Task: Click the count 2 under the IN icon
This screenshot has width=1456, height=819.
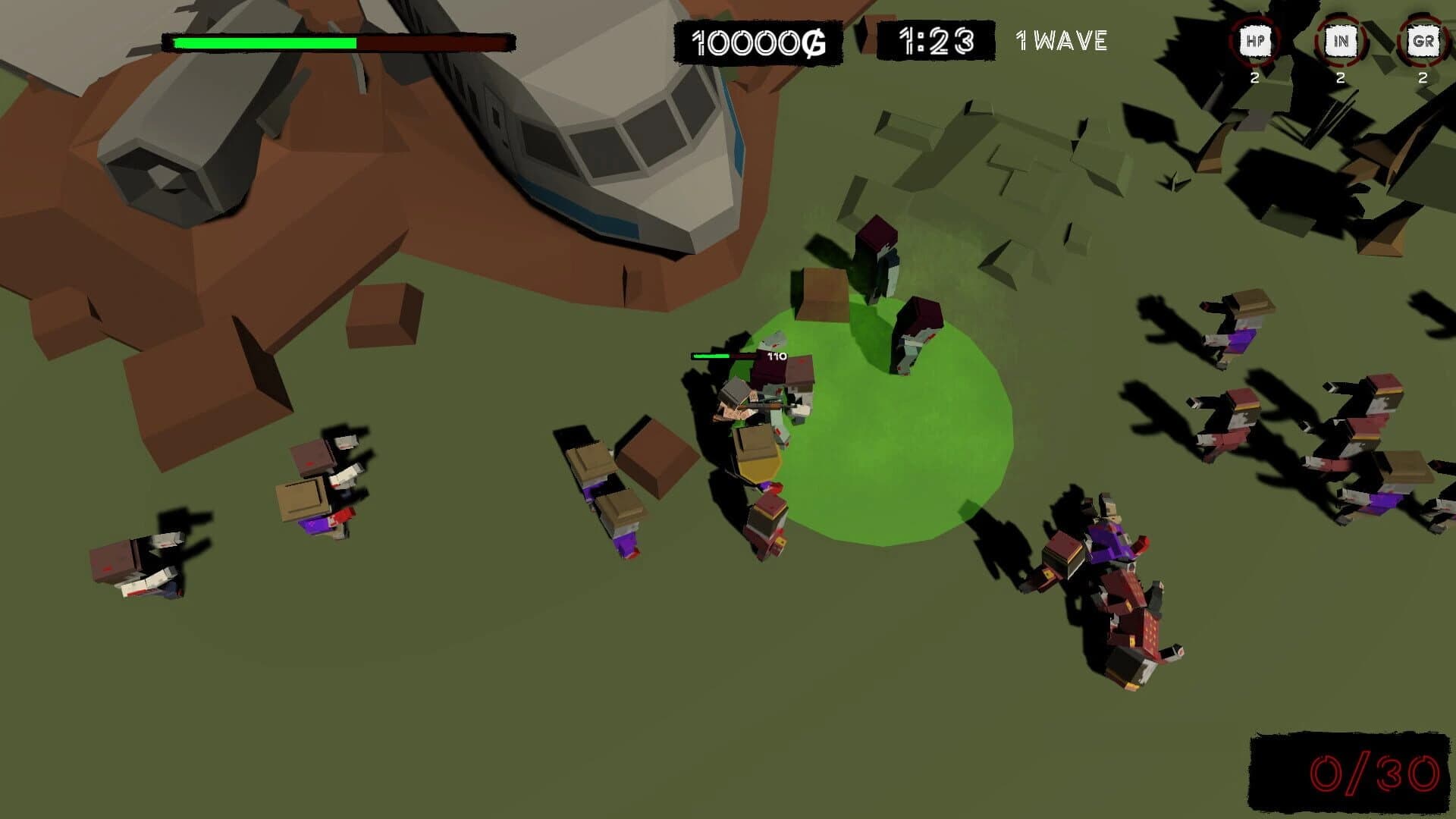Action: (x=1341, y=78)
